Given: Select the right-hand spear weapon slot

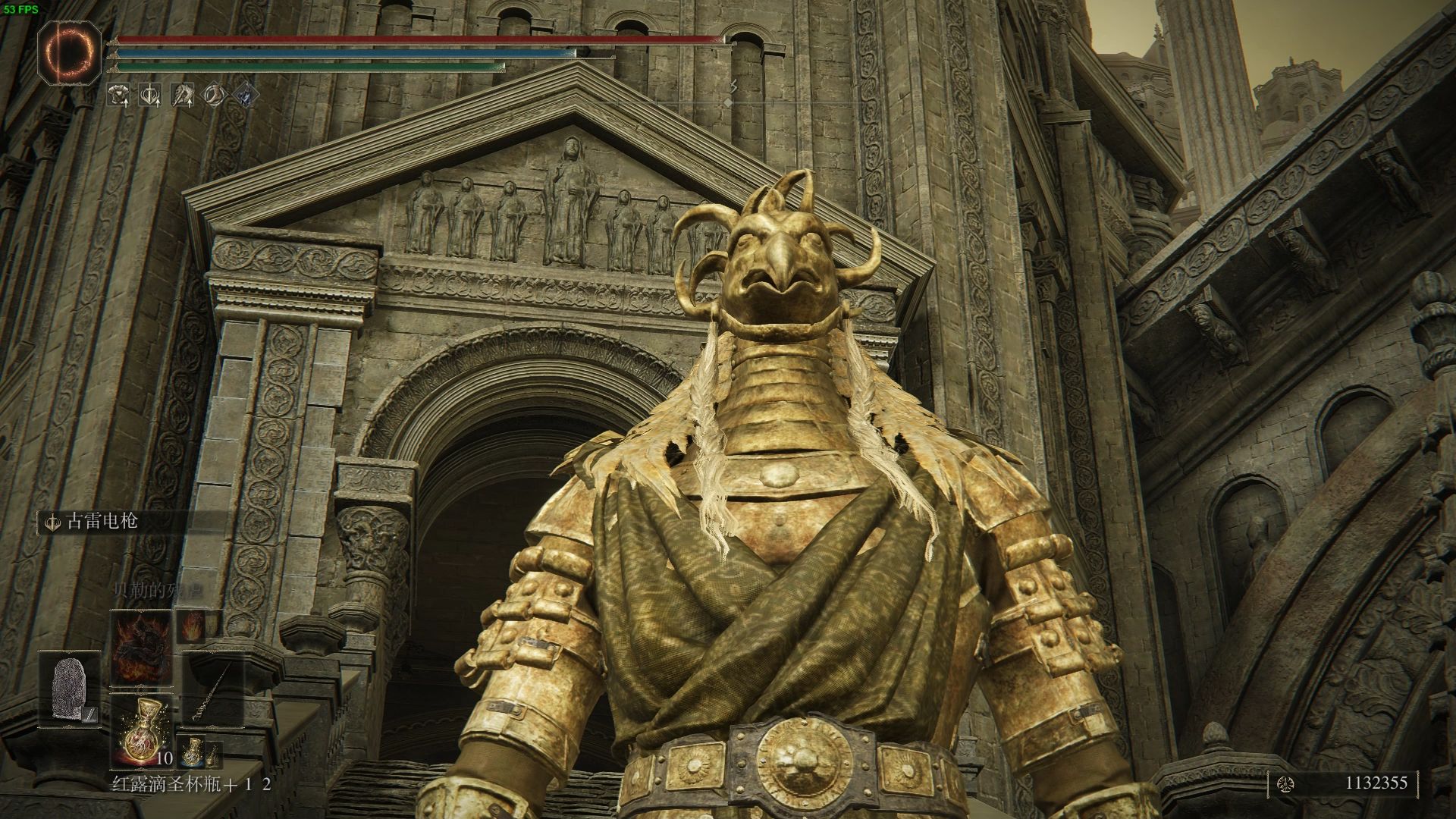Looking at the screenshot, I should 215,689.
